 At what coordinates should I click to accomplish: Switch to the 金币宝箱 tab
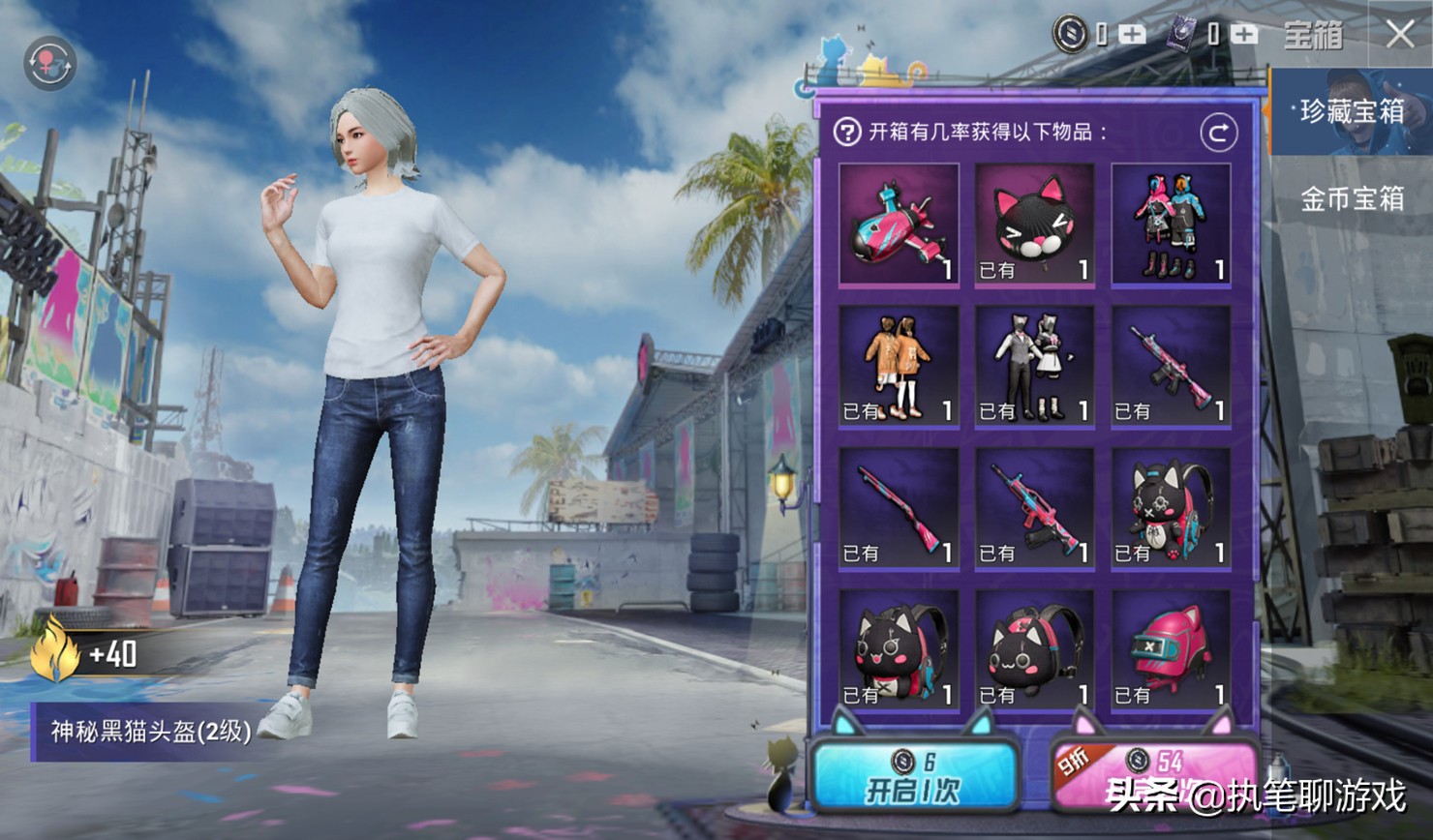pyautogui.click(x=1352, y=199)
